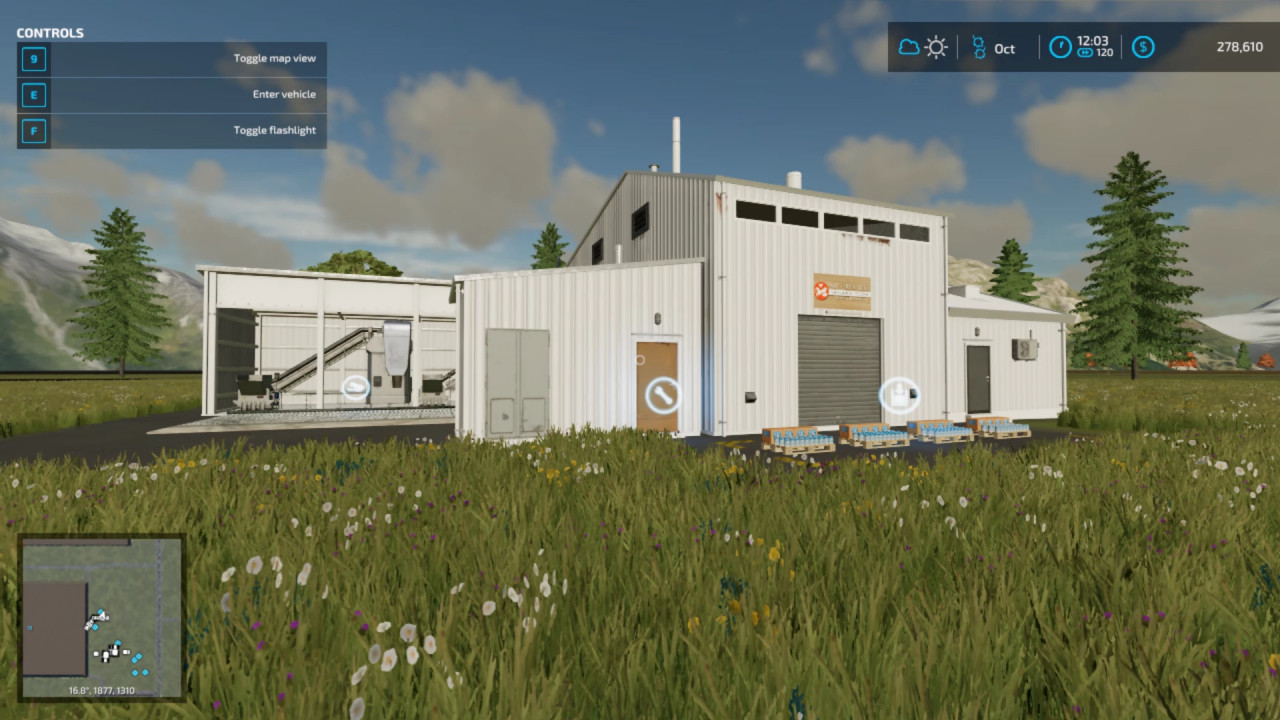Image resolution: width=1280 pixels, height=720 pixels.
Task: Click the production marker beside the conveyor shed
Action: pyautogui.click(x=356, y=387)
